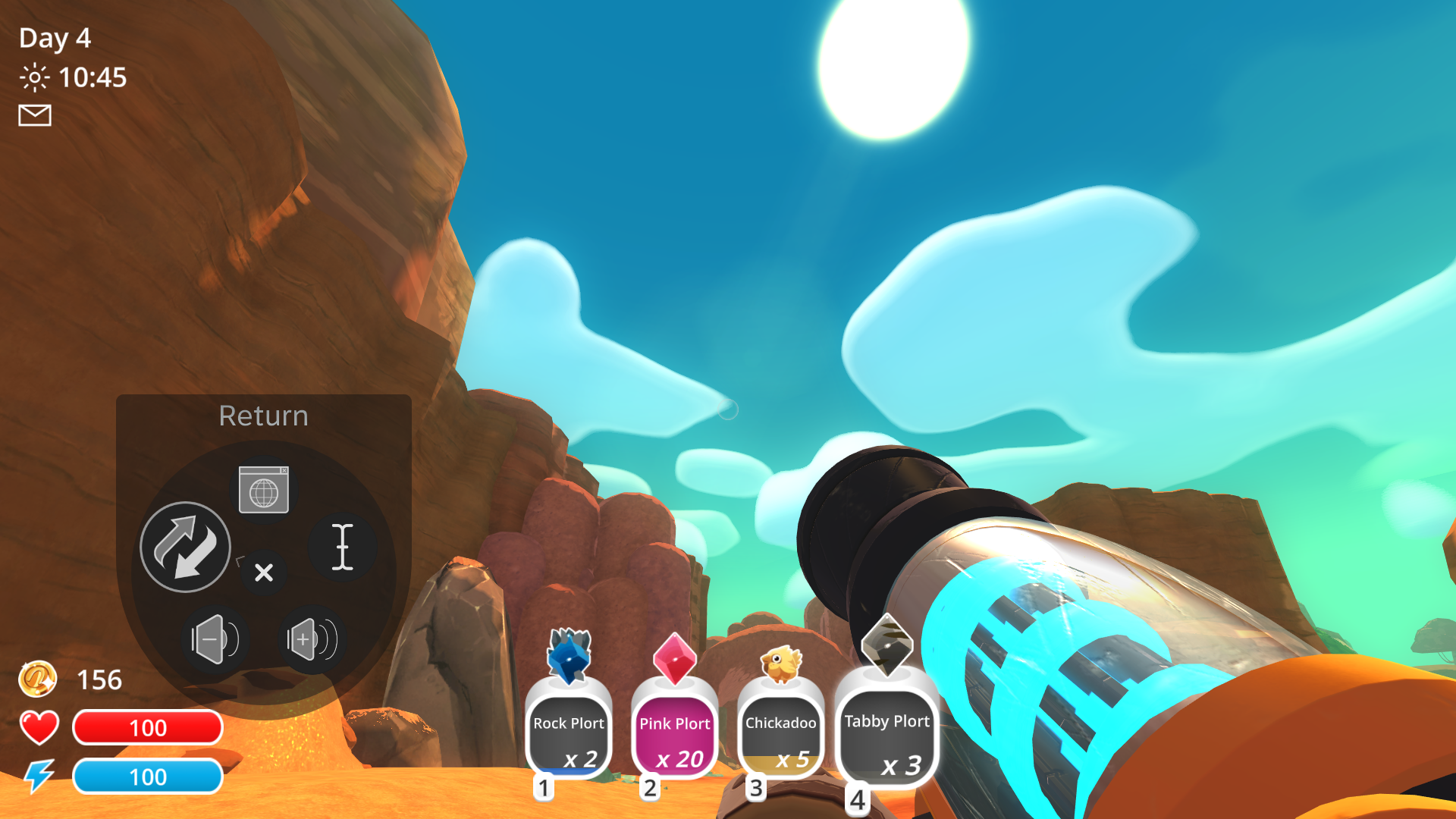Screen dimensions: 1456x819
Task: Click the blue energy bar
Action: [149, 777]
